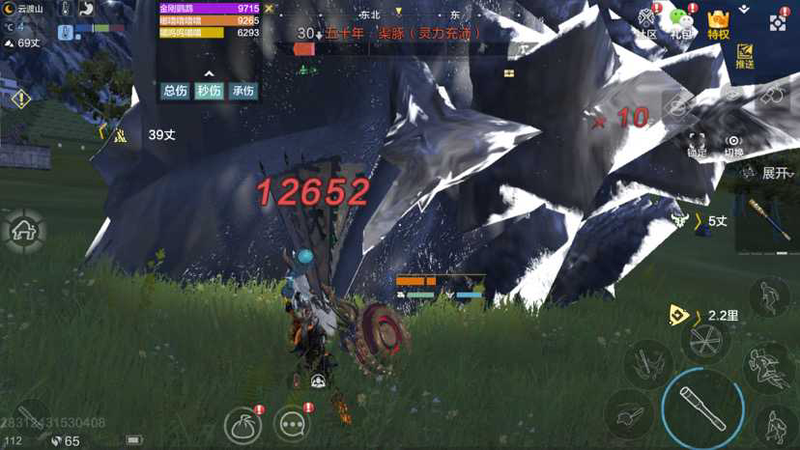Switch to the 承伤 damage taken tab
Image resolution: width=800 pixels, height=450 pixels.
[x=243, y=90]
